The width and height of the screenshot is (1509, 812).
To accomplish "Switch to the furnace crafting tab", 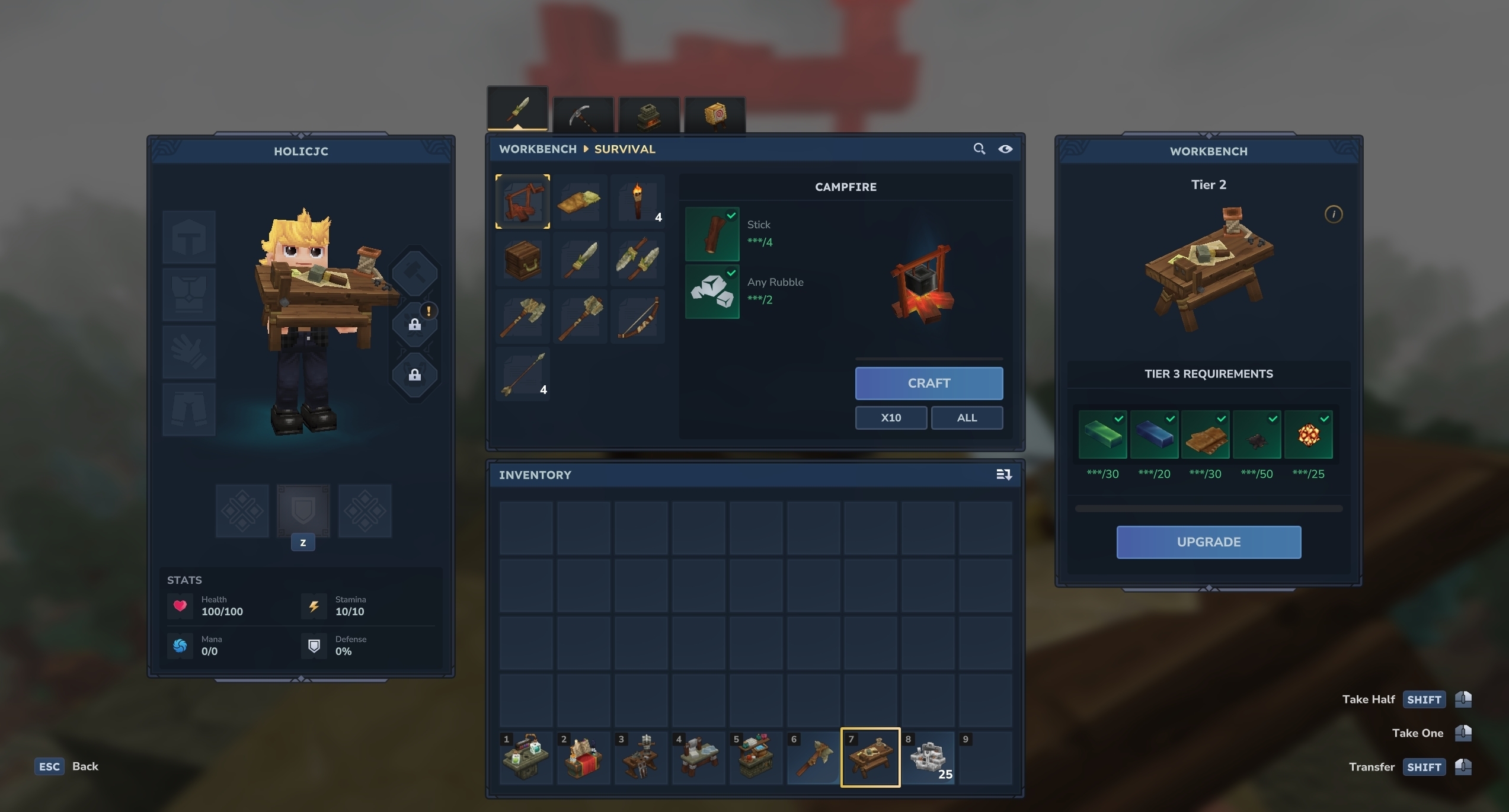I will pos(648,113).
